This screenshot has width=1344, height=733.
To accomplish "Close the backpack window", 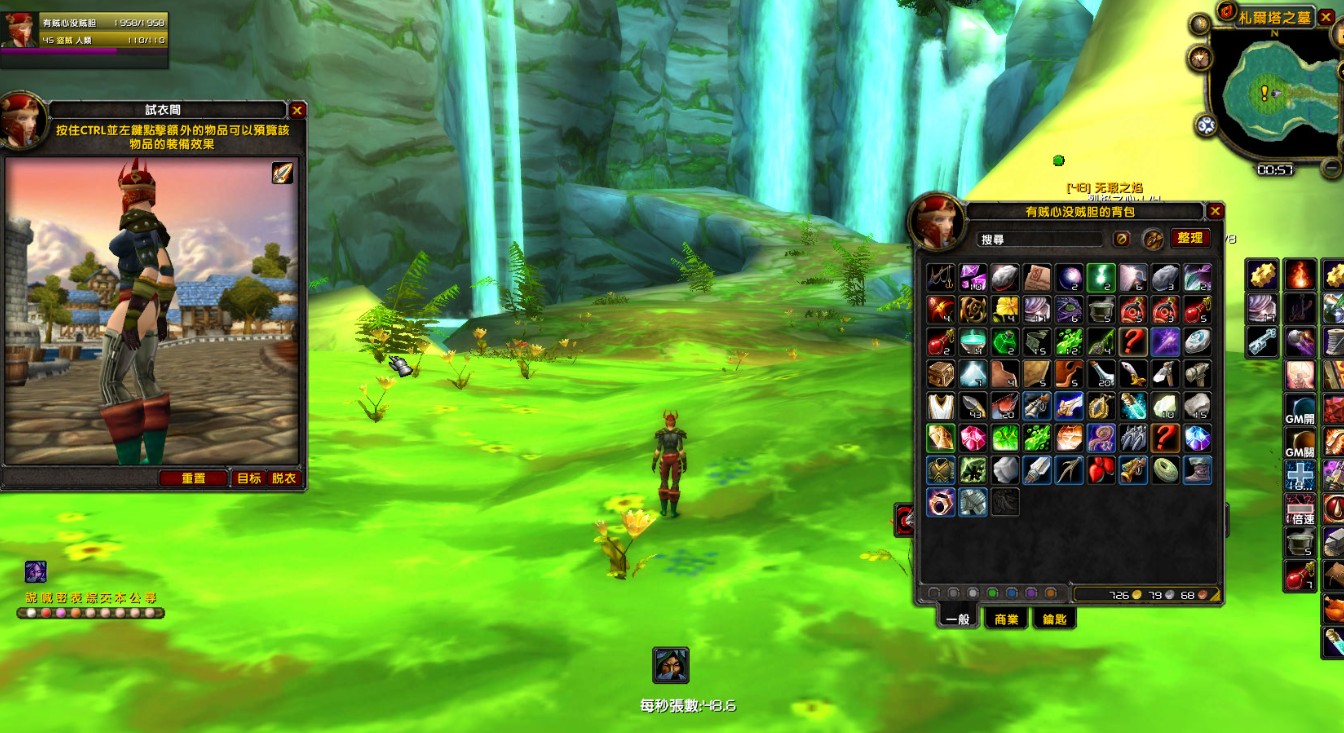I will pos(1215,212).
